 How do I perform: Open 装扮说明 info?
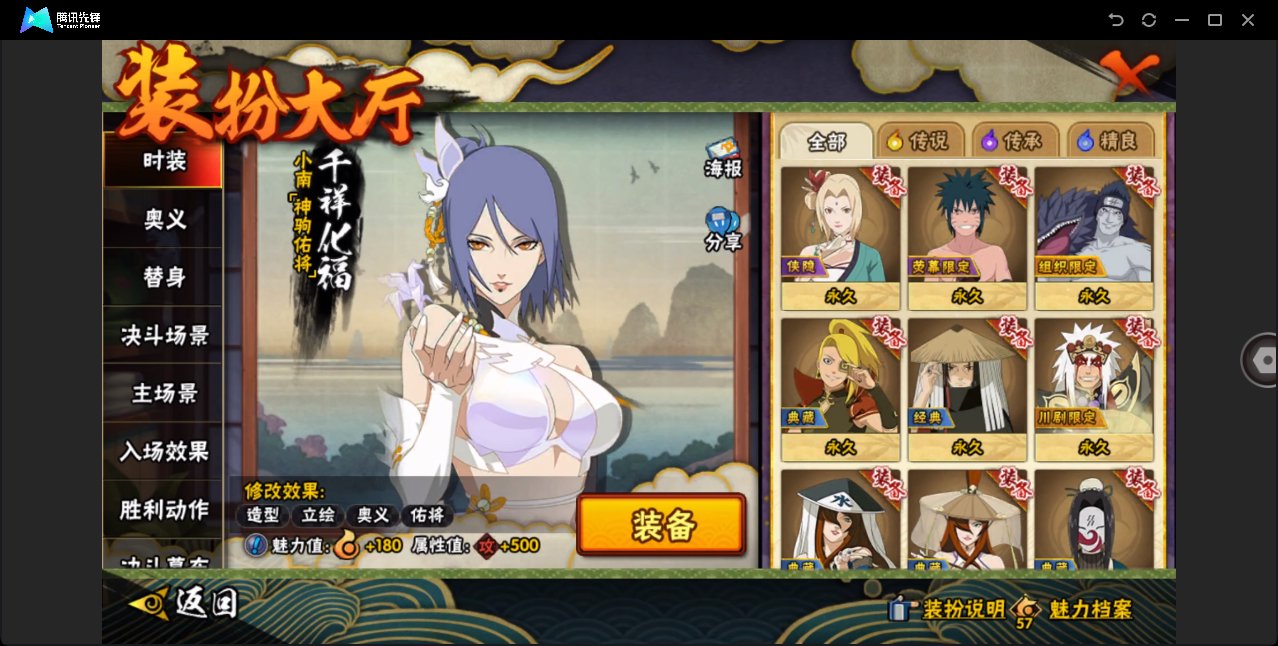pyautogui.click(x=948, y=609)
